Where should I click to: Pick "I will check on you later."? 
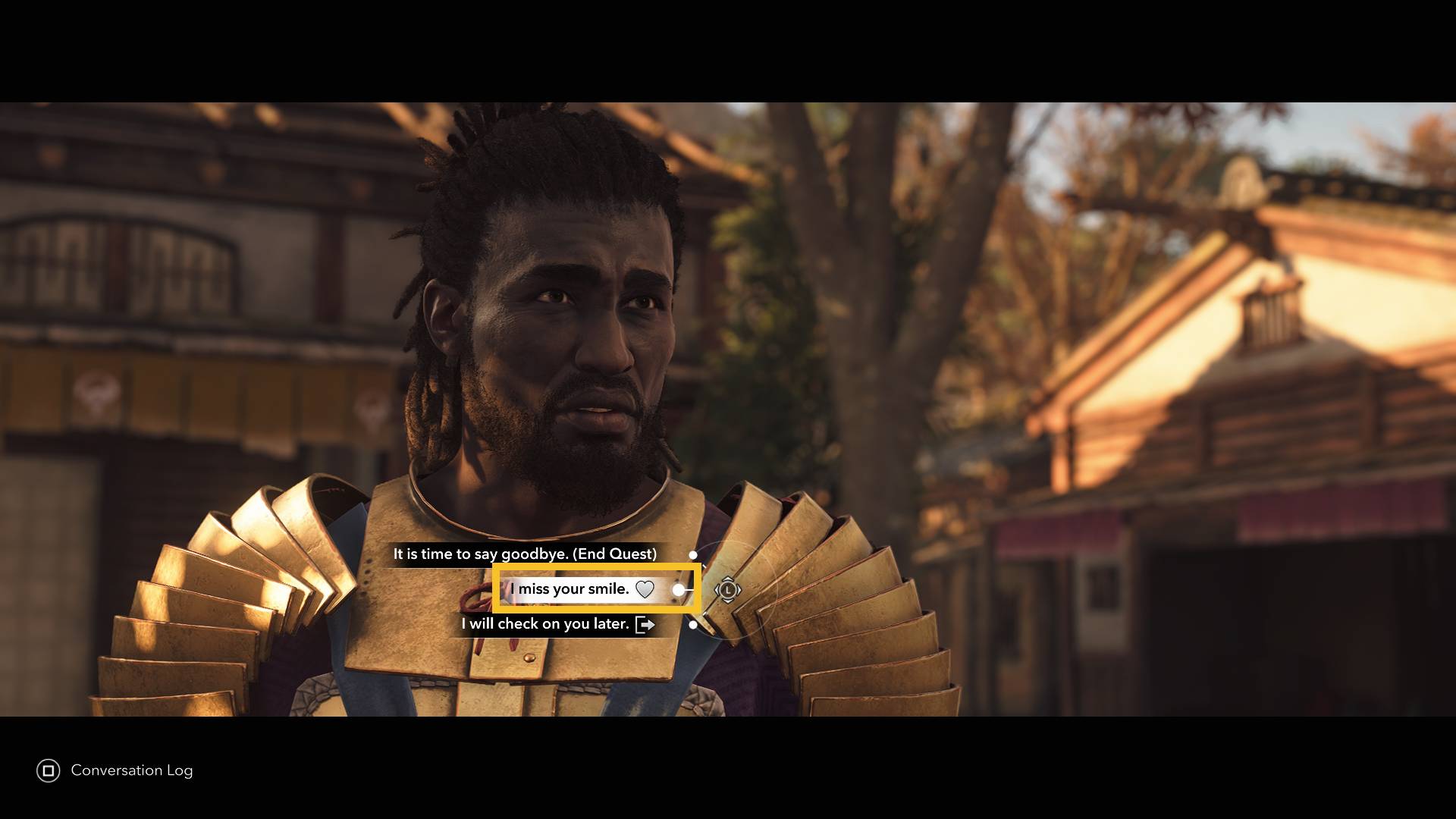546,624
